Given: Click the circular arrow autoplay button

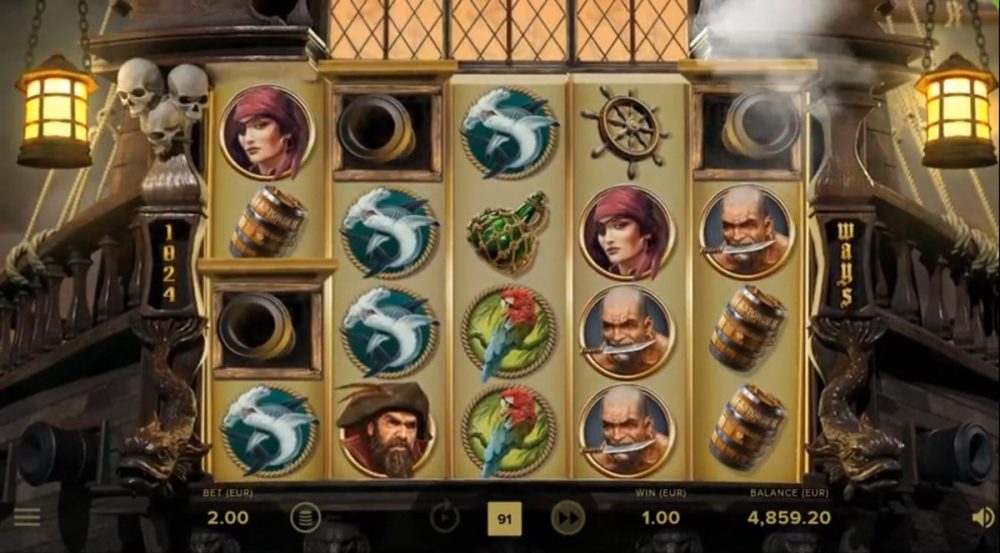Looking at the screenshot, I should click(x=444, y=517).
